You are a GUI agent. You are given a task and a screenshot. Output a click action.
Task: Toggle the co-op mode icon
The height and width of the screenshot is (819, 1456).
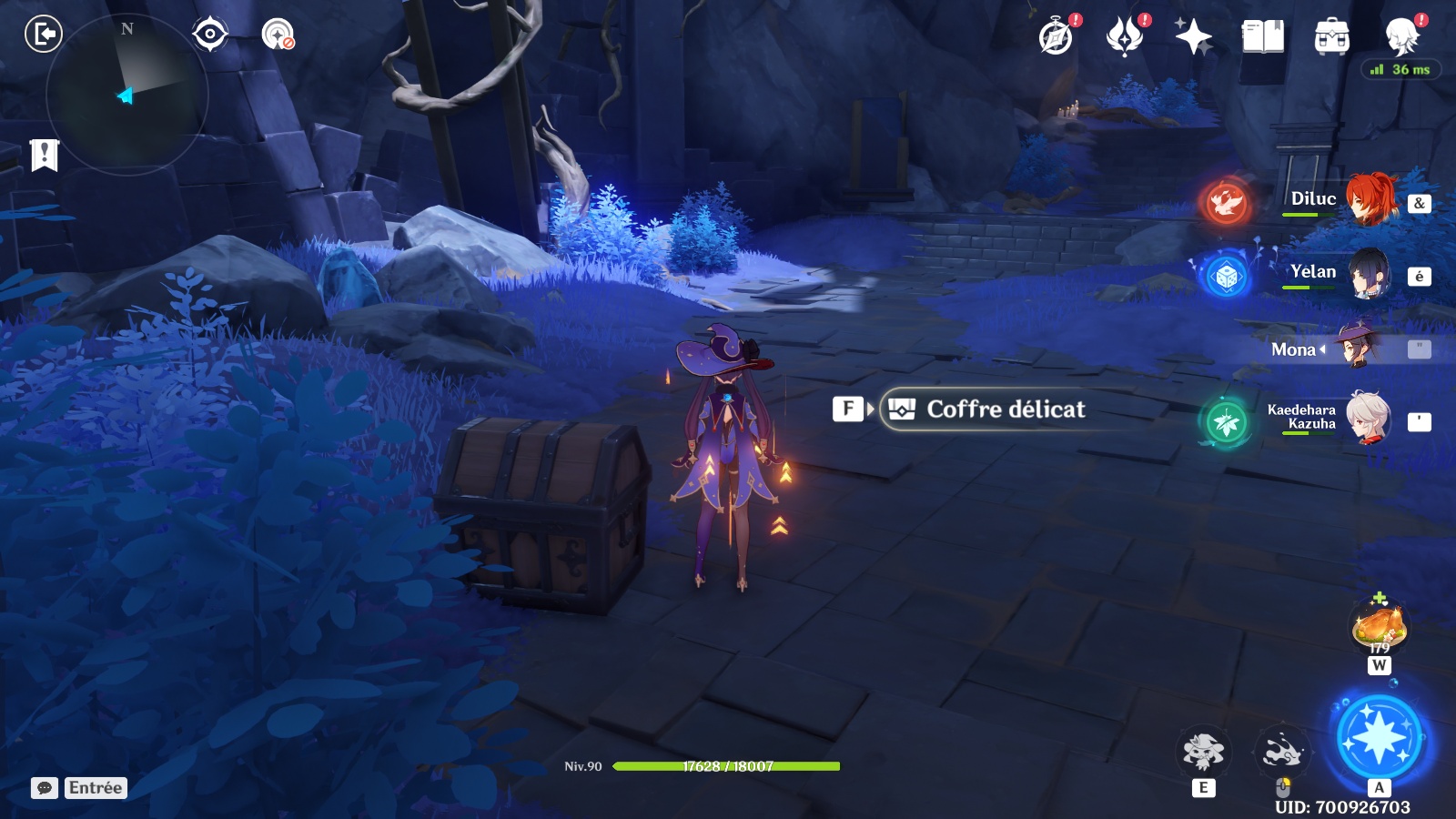(278, 35)
